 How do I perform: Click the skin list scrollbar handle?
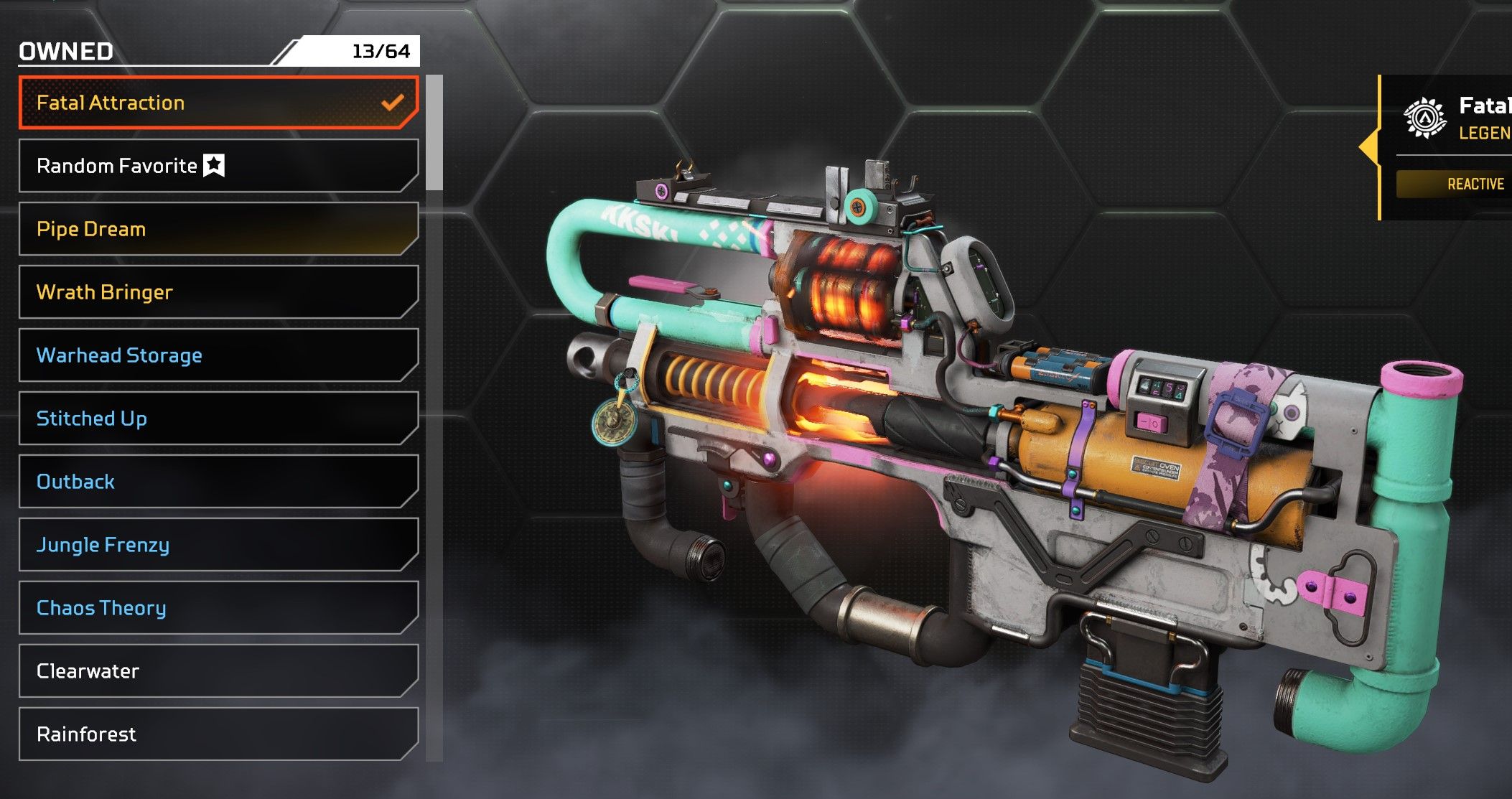(434, 133)
